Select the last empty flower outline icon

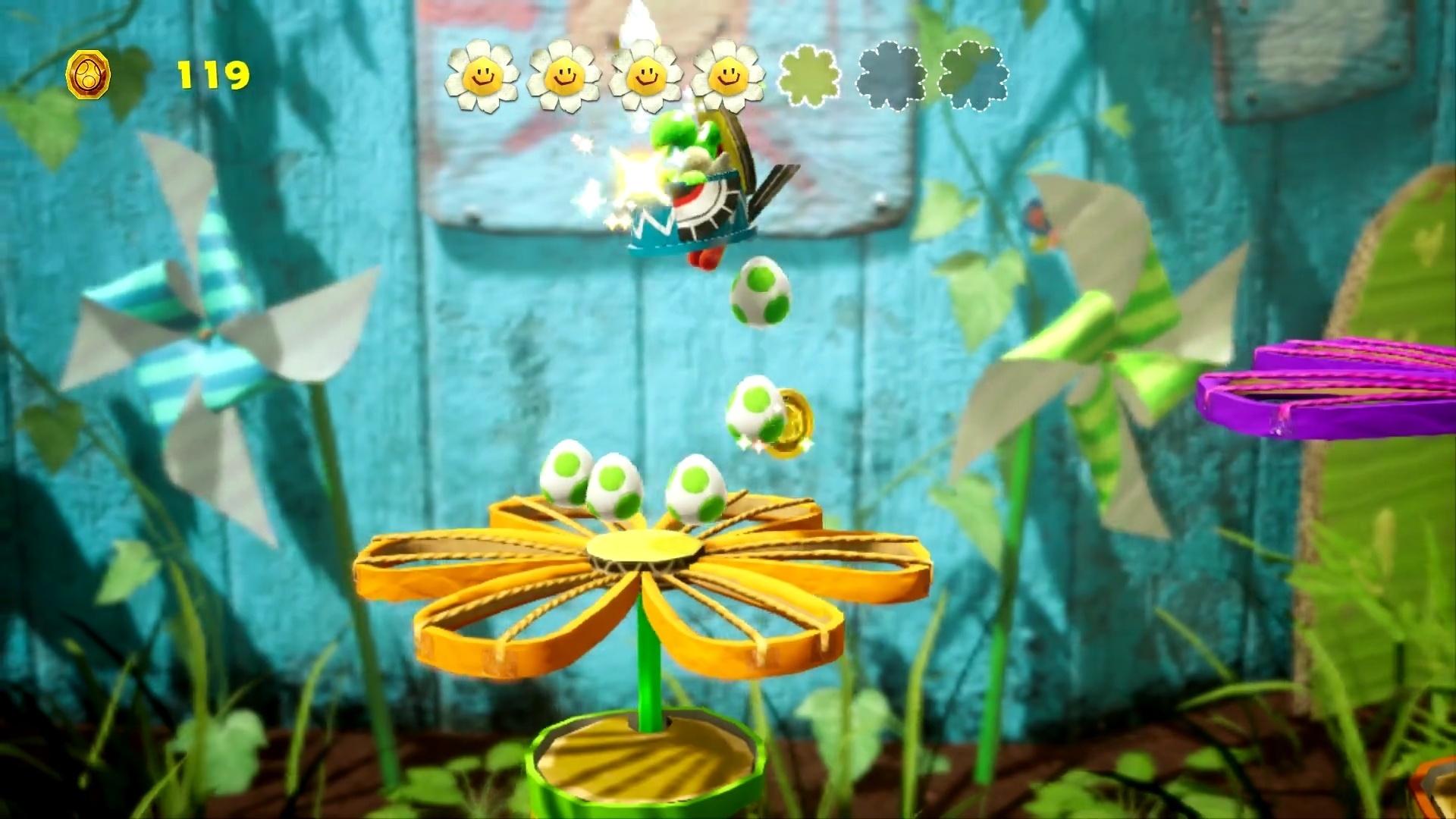pos(974,76)
